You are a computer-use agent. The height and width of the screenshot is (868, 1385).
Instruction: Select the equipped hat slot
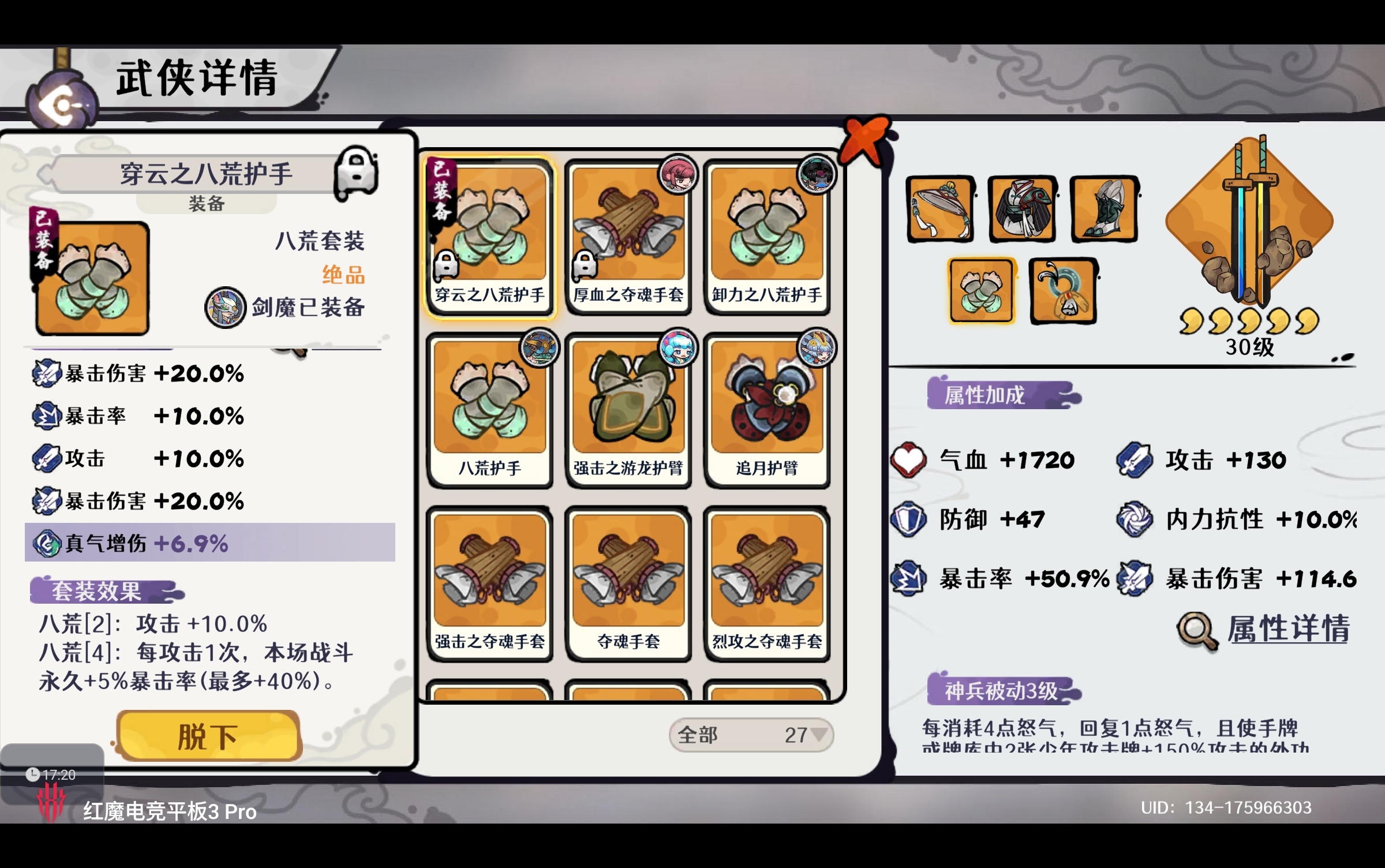(940, 209)
